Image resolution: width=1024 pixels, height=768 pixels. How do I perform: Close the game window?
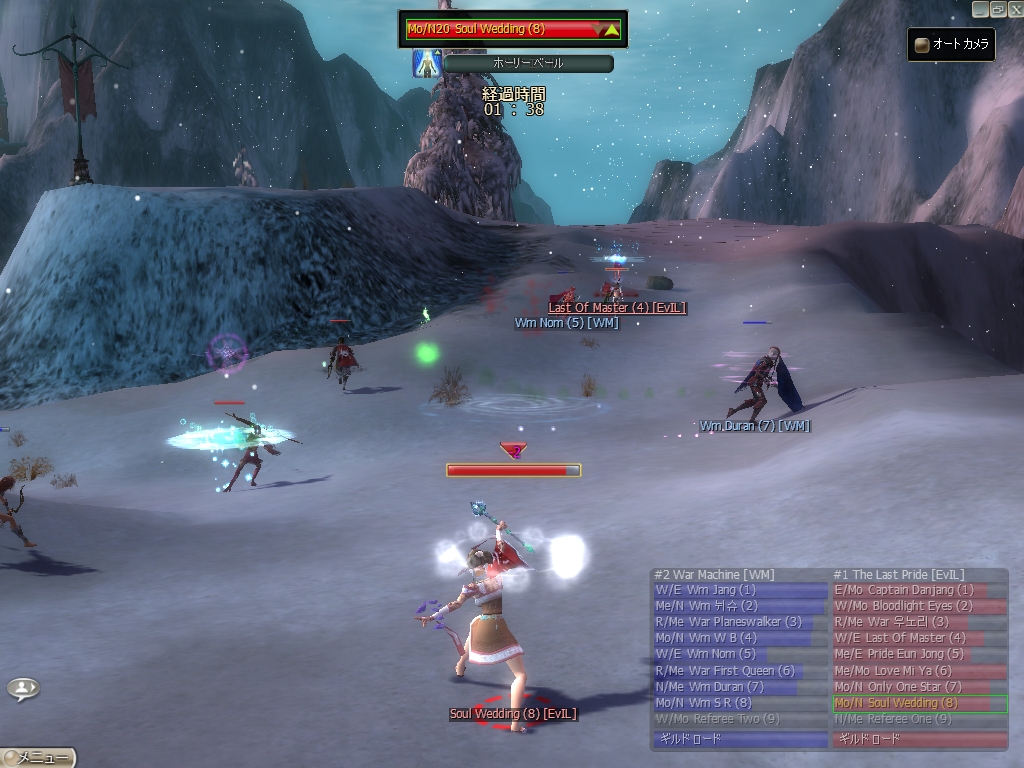[1014, 8]
